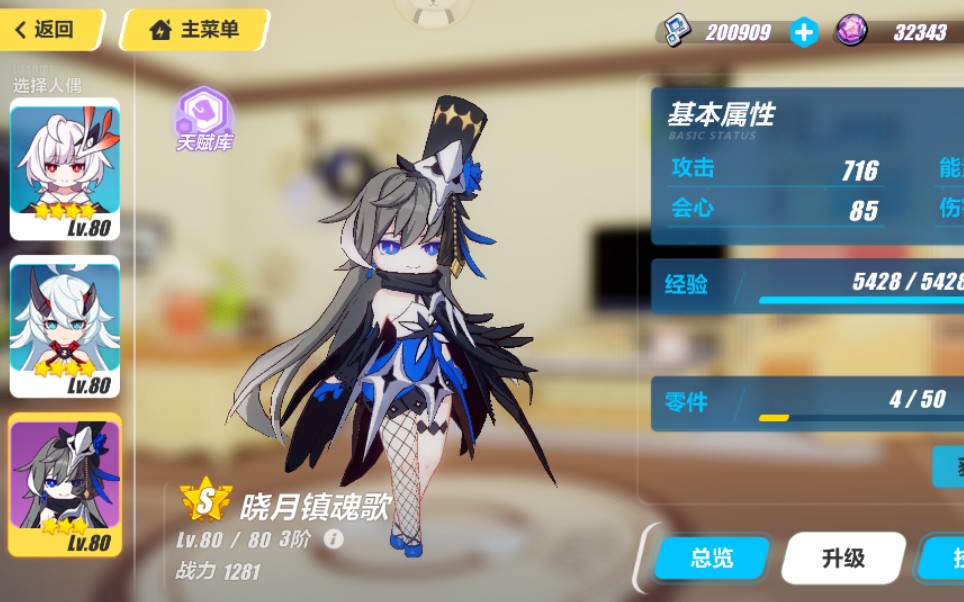Viewport: 964px width, 602px height.
Task: Switch to the 总览 overview tab
Action: point(711,558)
